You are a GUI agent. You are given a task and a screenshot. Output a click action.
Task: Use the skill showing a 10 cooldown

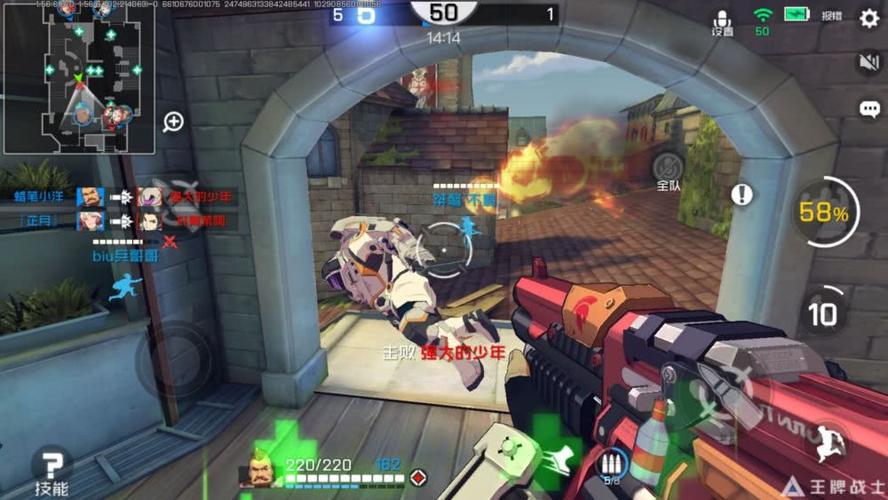coord(823,313)
